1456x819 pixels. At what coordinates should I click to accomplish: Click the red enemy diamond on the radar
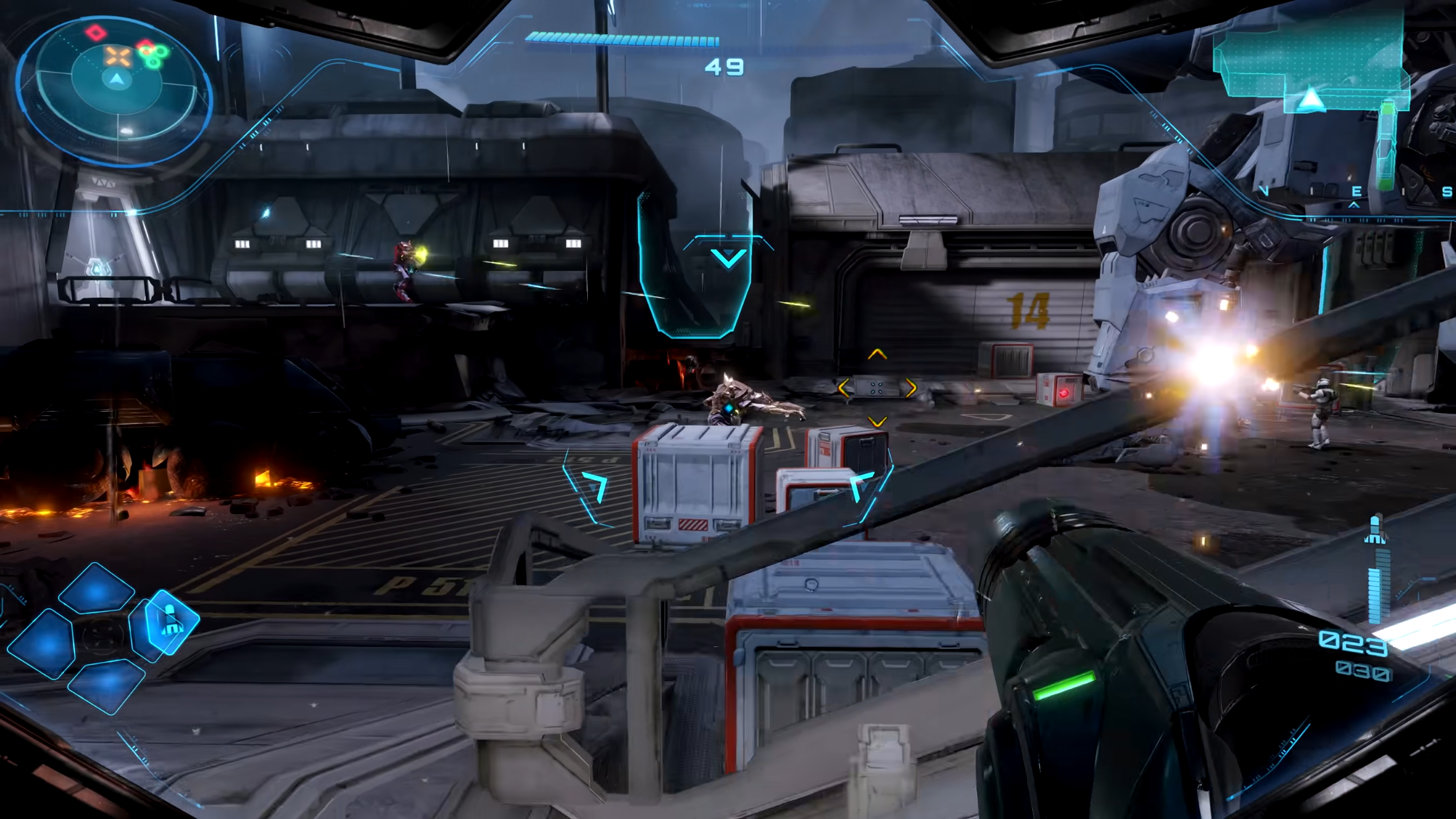(96, 33)
